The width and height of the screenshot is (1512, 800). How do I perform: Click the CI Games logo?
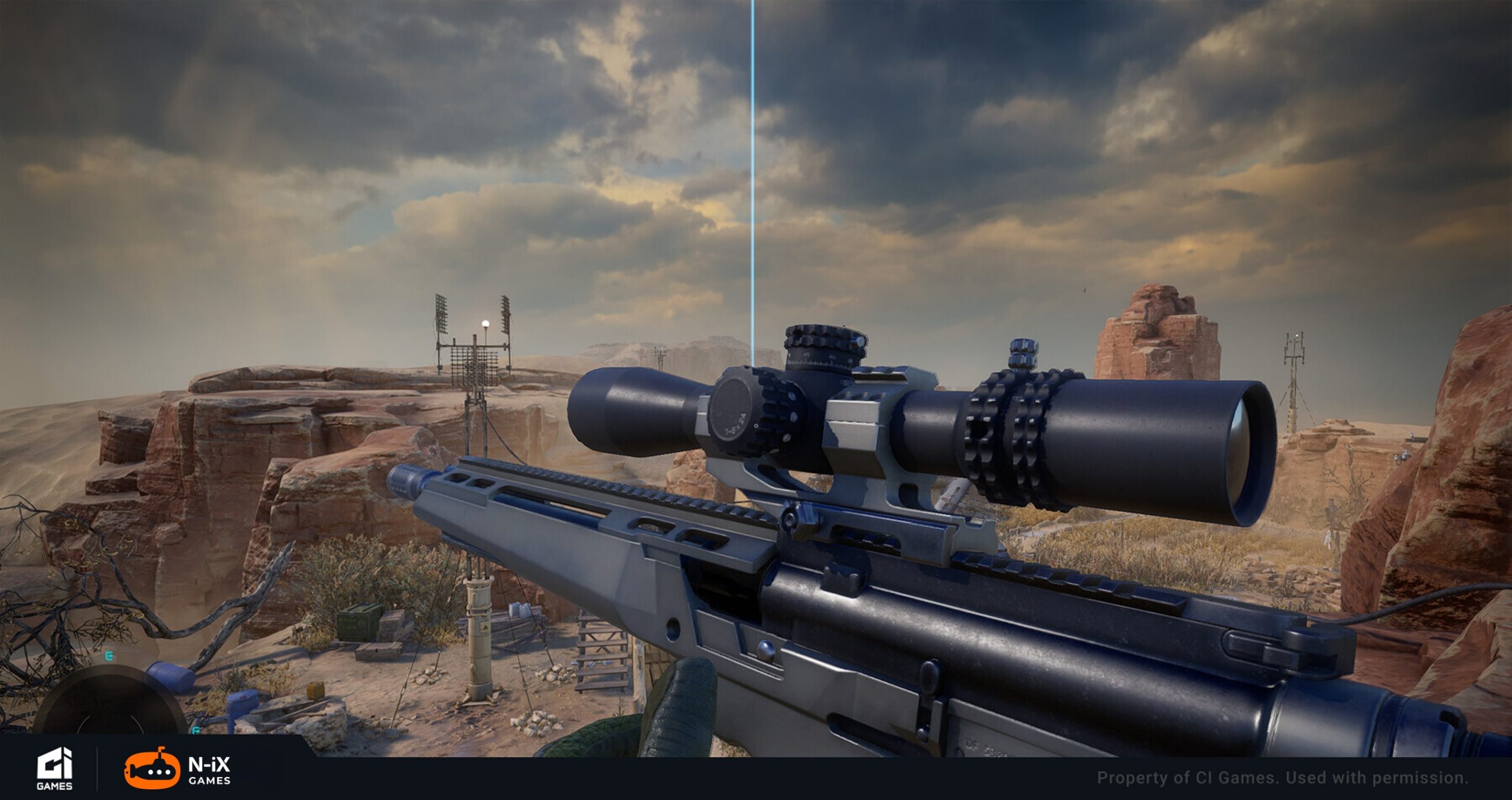pyautogui.click(x=54, y=769)
